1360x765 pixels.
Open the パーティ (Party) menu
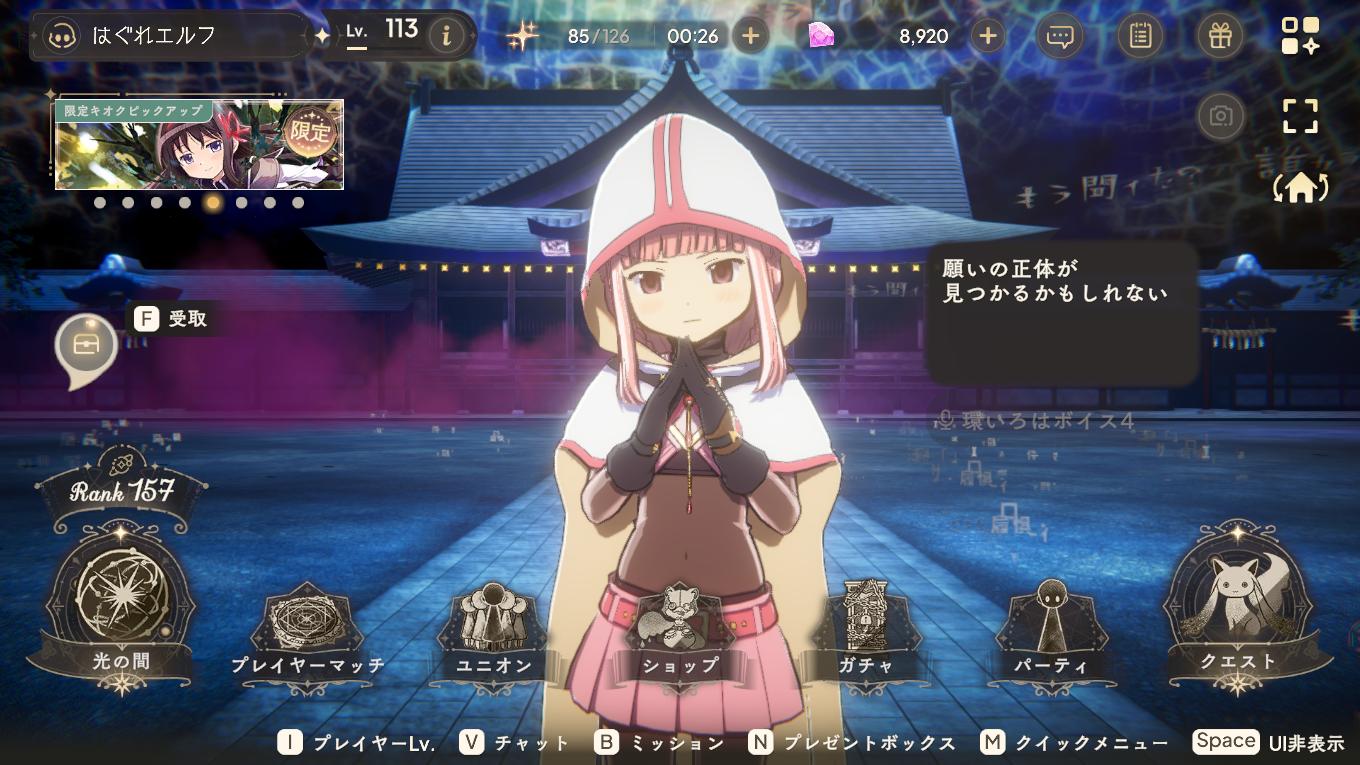1050,632
